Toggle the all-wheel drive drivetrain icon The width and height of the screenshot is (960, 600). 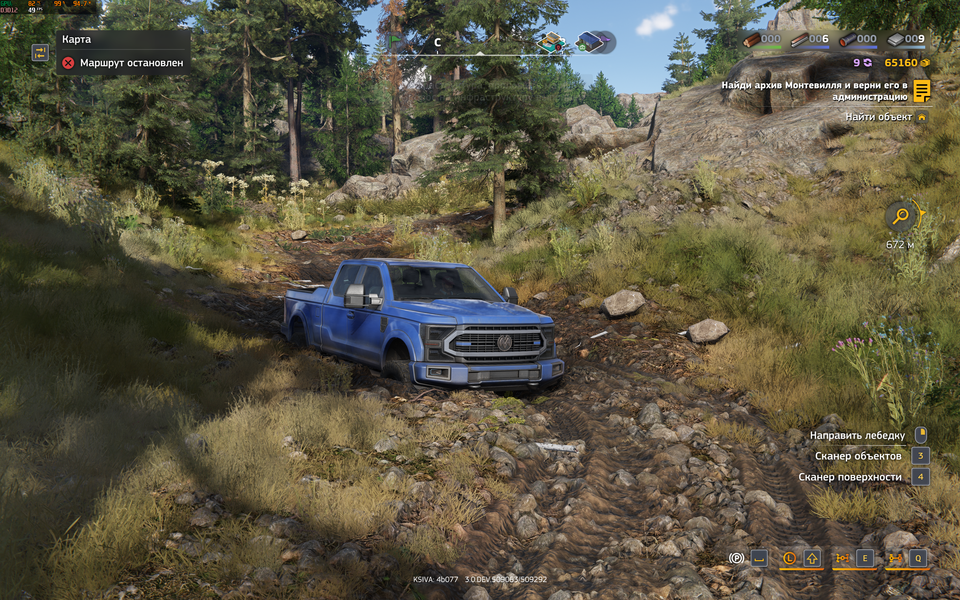click(842, 558)
